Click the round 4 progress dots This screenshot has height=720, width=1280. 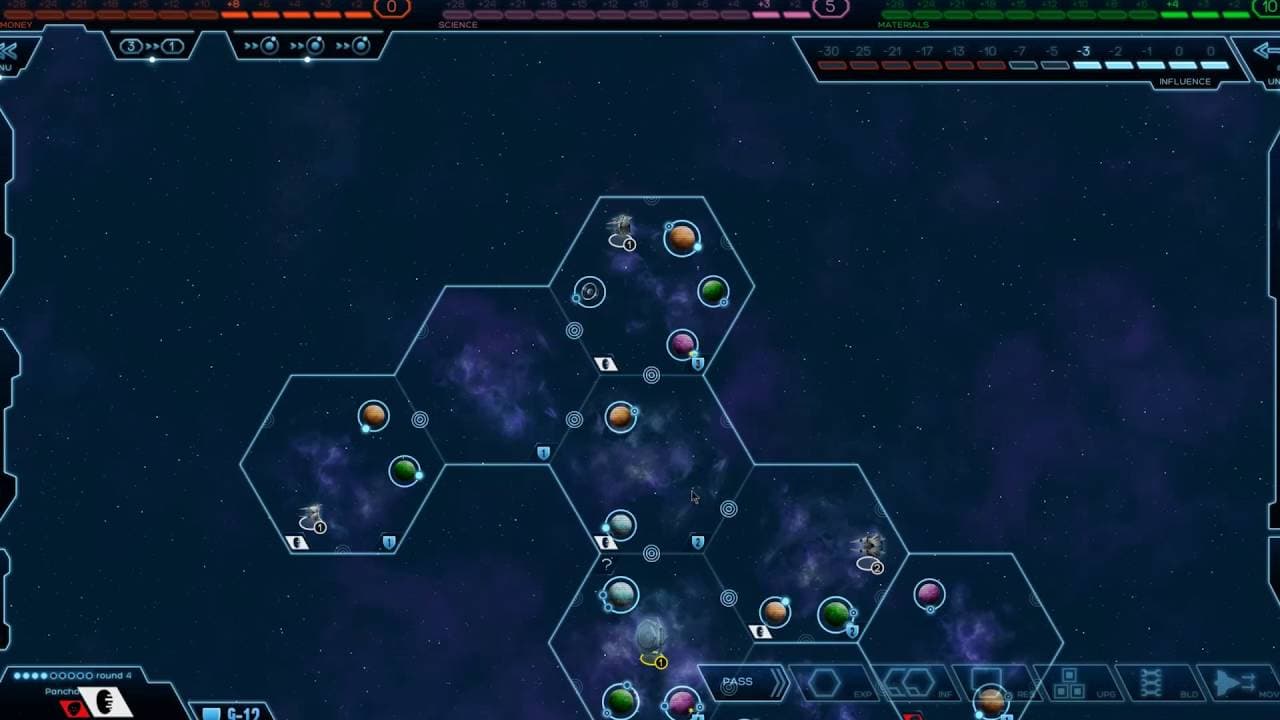click(51, 675)
